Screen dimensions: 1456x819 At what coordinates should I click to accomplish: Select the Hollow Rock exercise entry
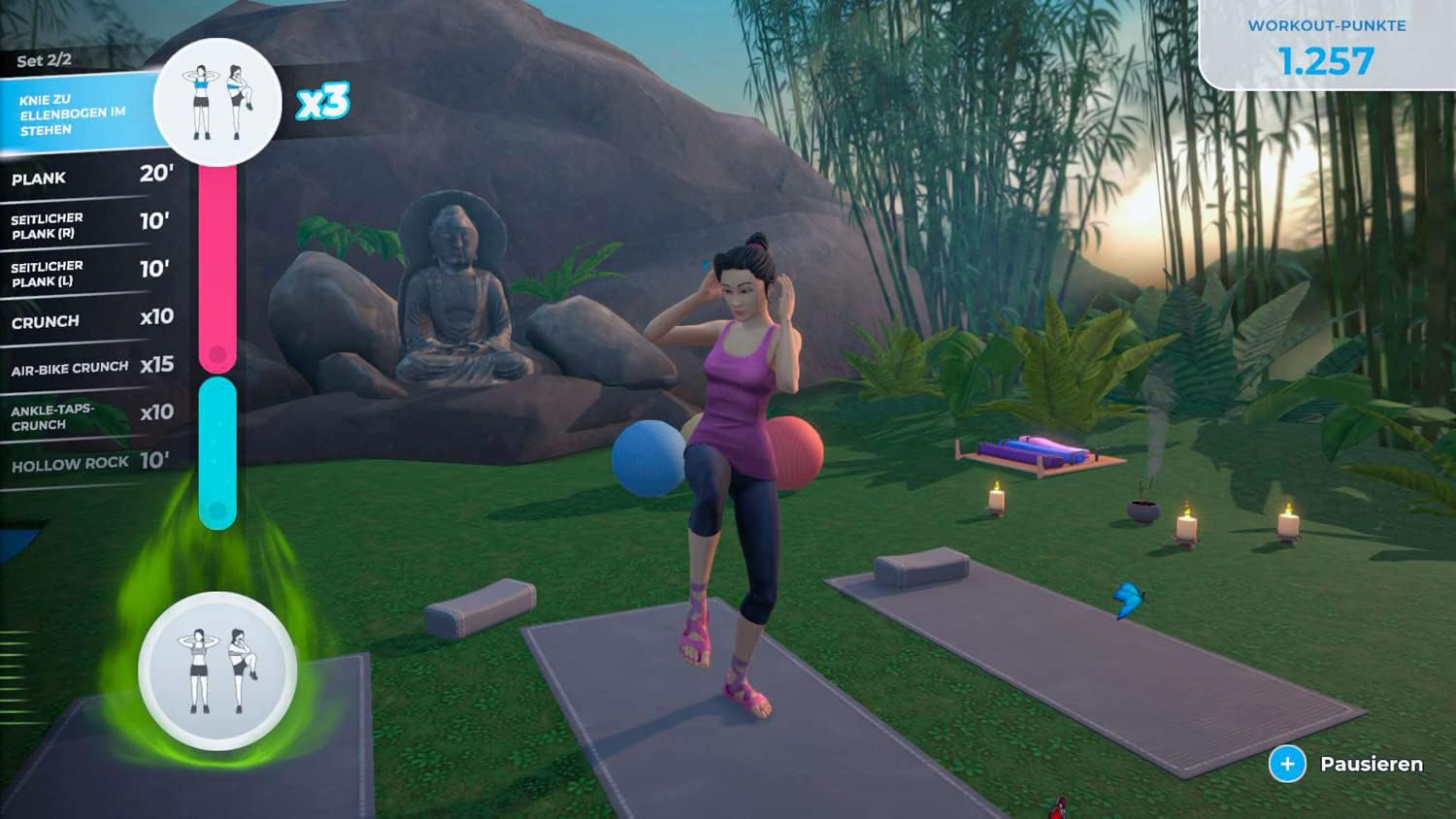(x=87, y=463)
